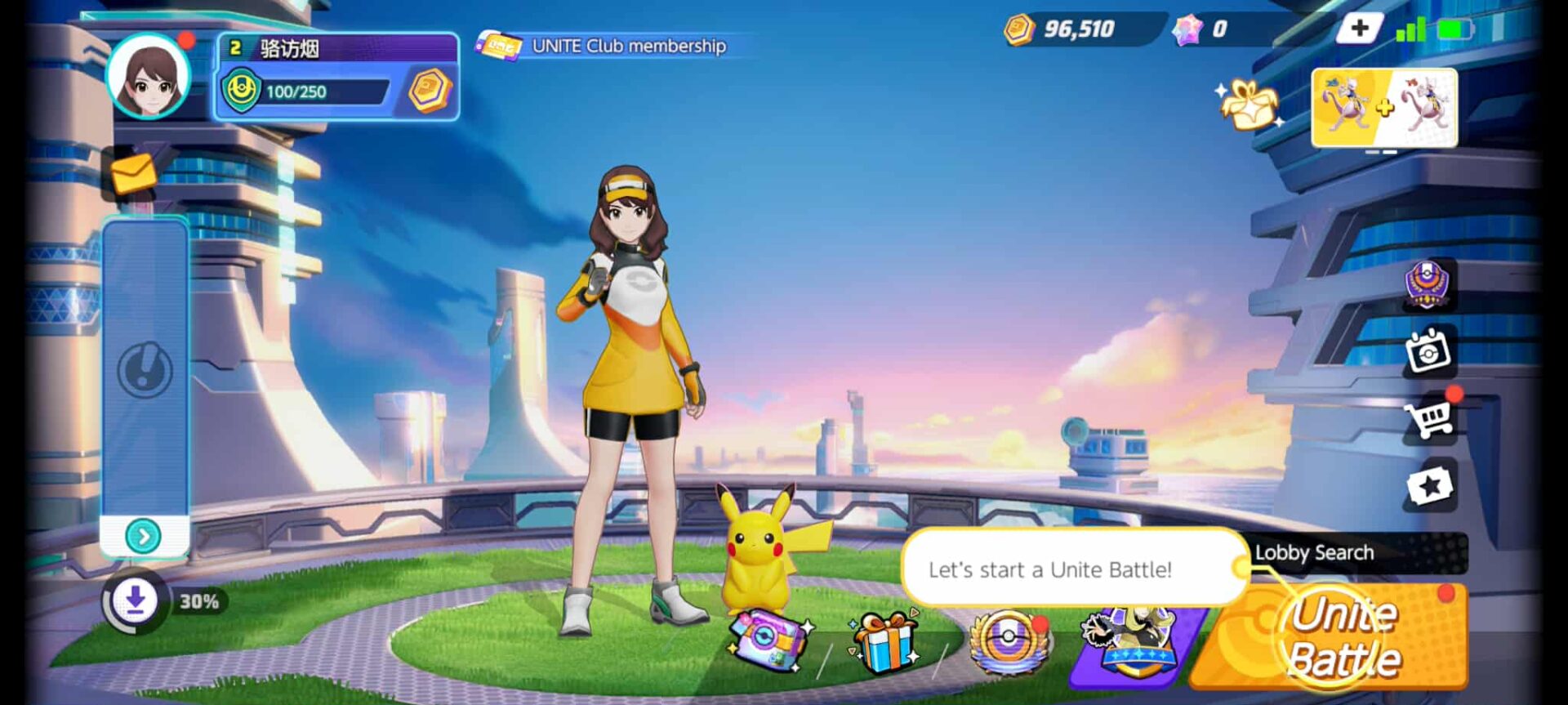
Task: Open the player profile avatar
Action: 149,77
